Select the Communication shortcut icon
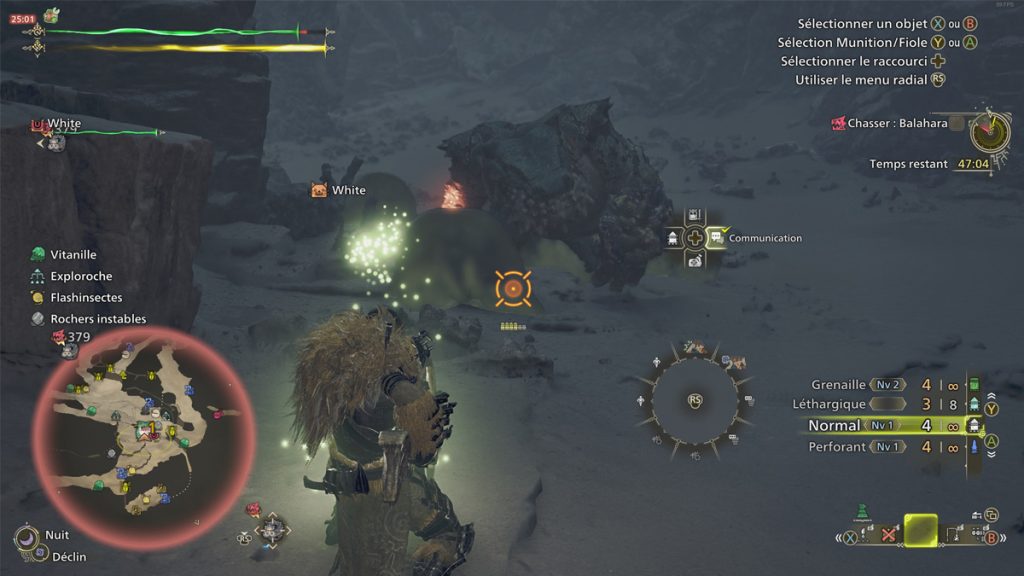Image resolution: width=1024 pixels, height=576 pixels. (x=718, y=238)
